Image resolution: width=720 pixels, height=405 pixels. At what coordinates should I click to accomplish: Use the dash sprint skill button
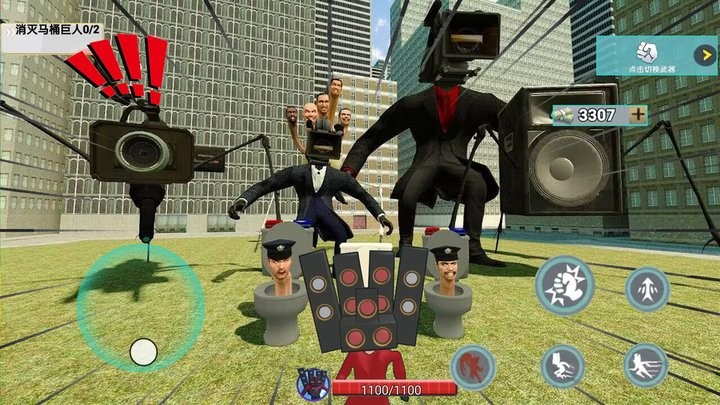click(x=646, y=365)
